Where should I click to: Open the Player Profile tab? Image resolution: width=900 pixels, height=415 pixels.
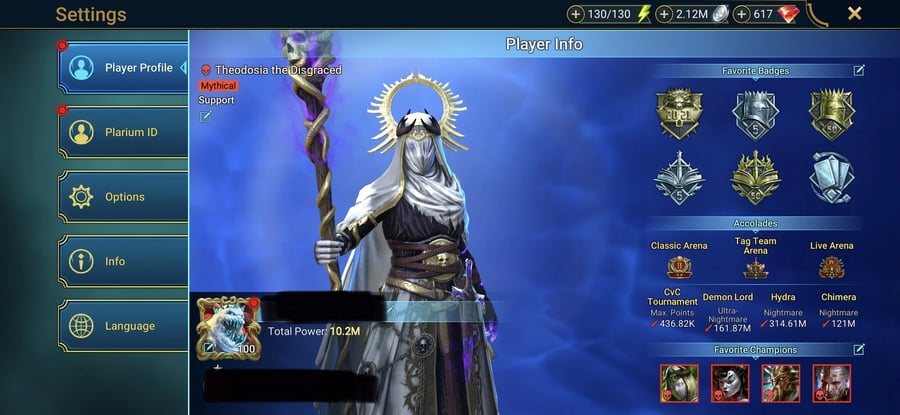124,68
